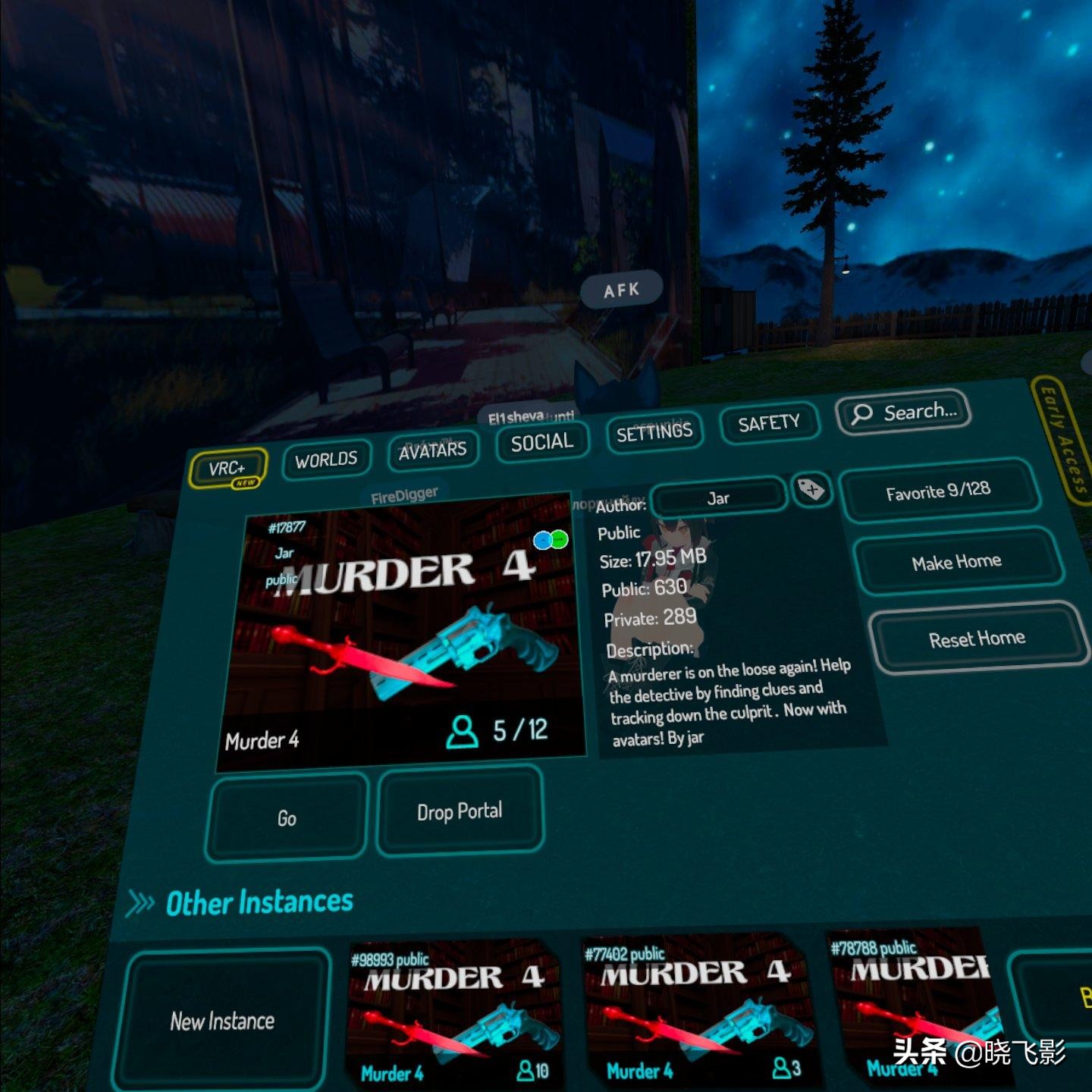Click the Reset Home button
1092x1092 pixels.
click(x=977, y=639)
